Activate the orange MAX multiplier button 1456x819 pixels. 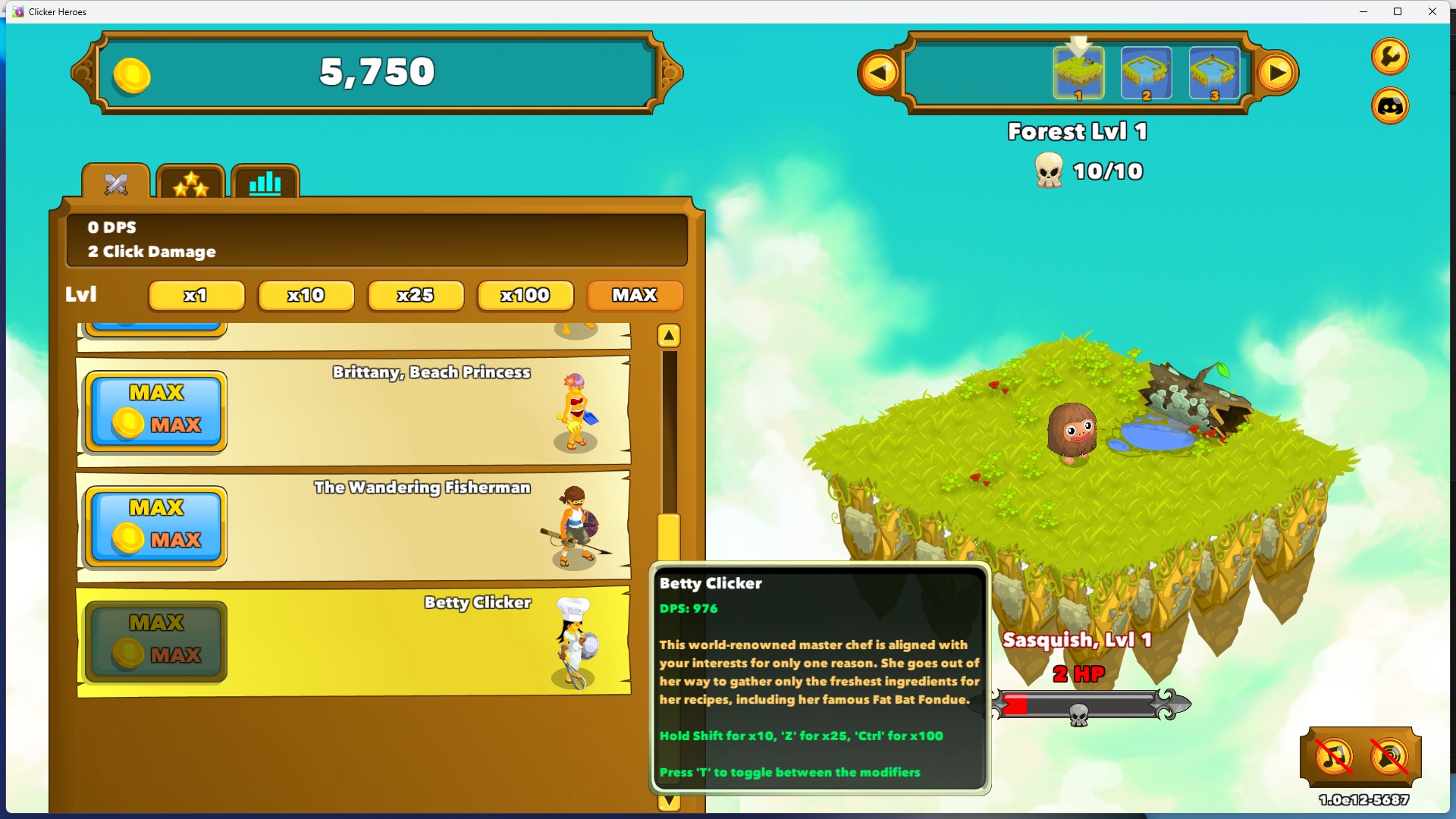(635, 295)
